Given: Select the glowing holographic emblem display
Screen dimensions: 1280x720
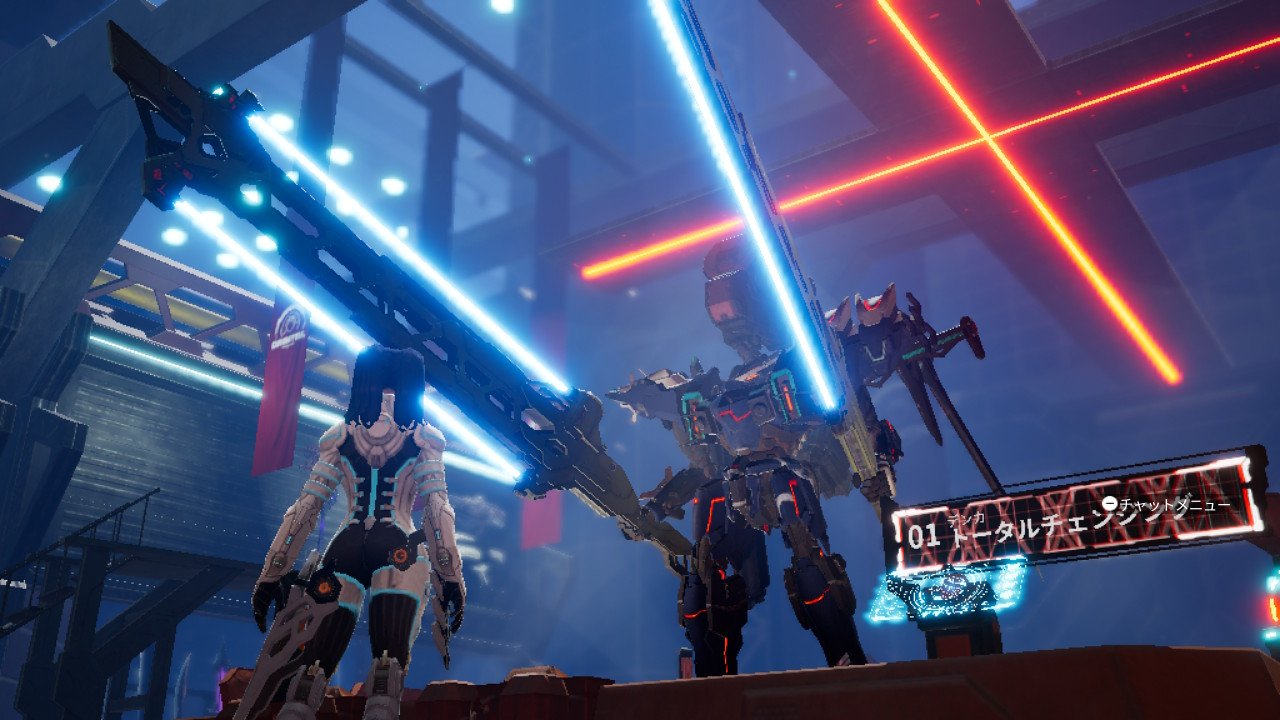Looking at the screenshot, I should [945, 590].
